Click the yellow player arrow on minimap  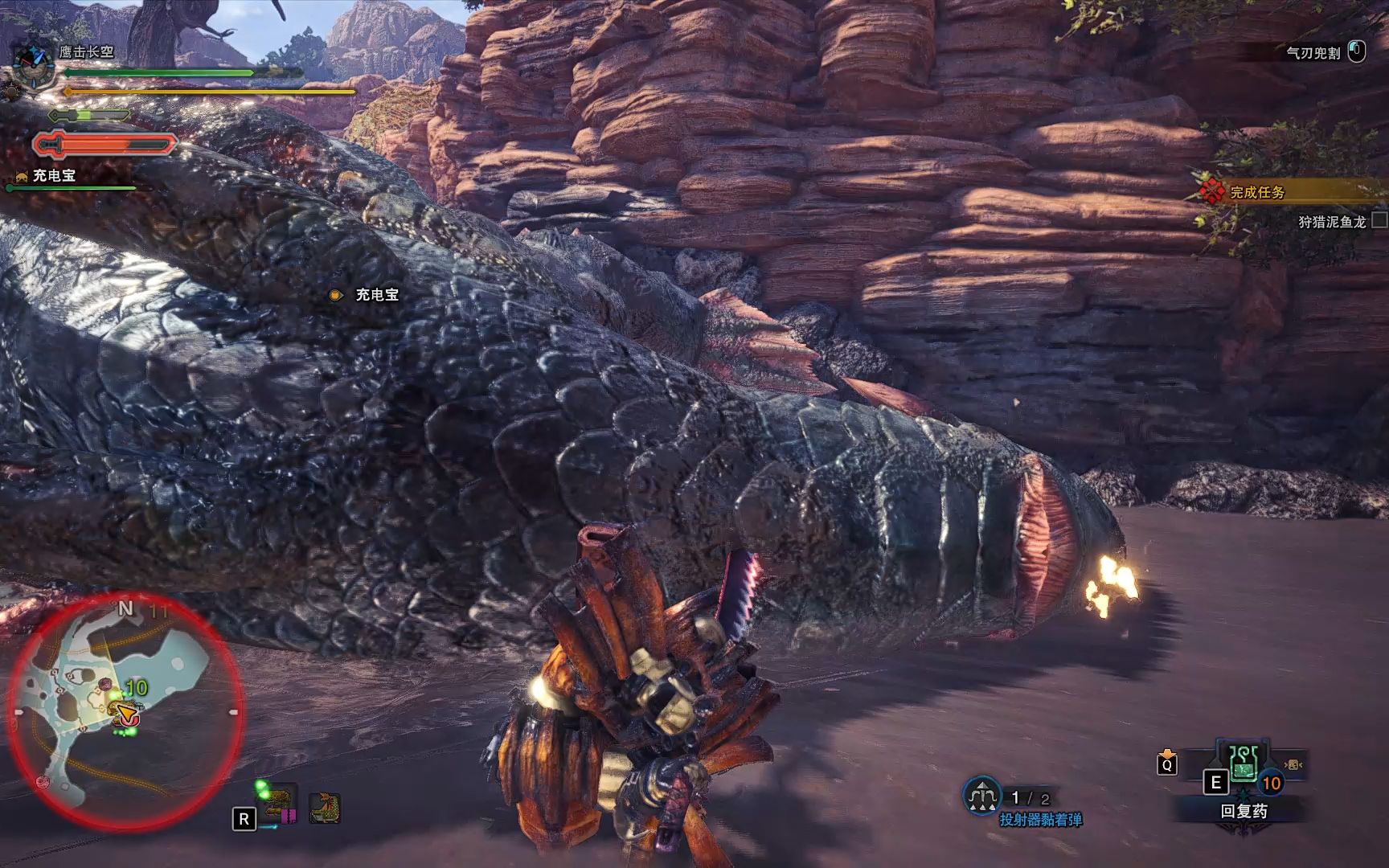pos(125,711)
